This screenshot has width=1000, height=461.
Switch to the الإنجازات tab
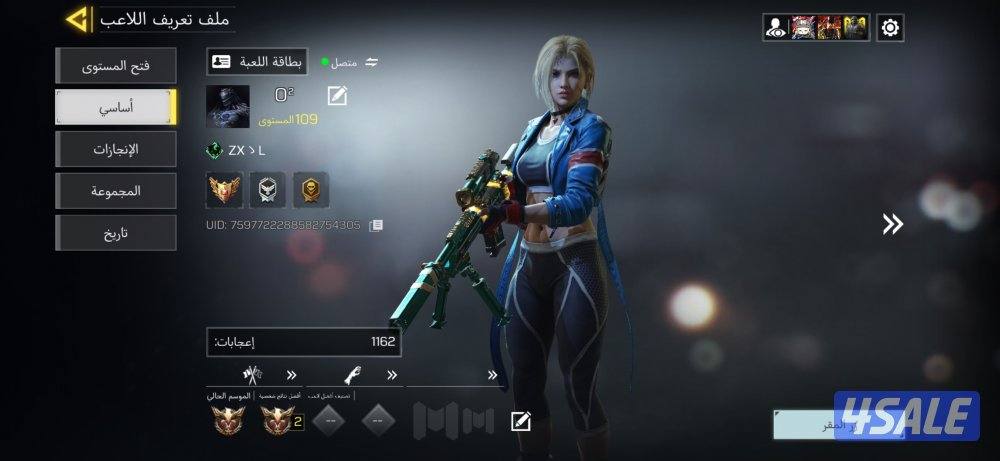[116, 149]
